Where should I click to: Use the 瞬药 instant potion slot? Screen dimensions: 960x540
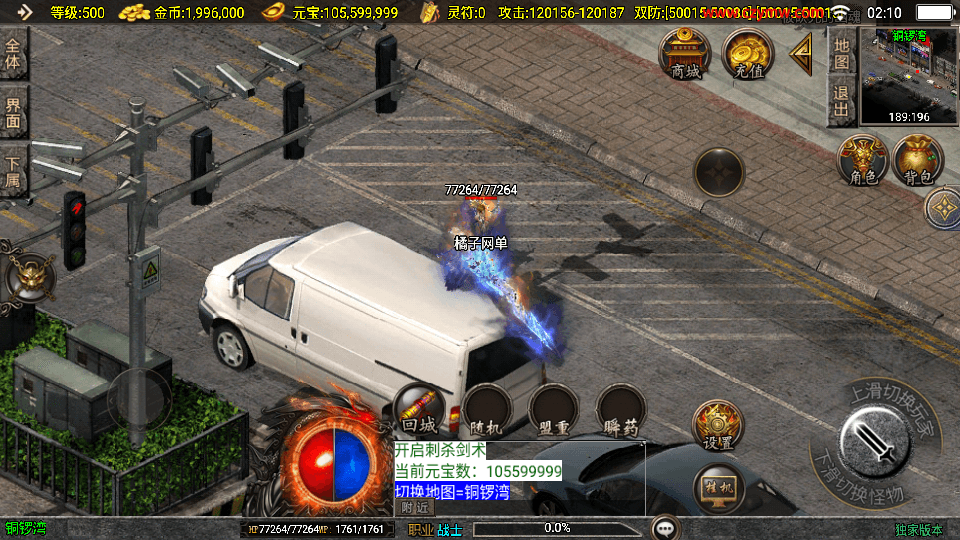[621, 409]
